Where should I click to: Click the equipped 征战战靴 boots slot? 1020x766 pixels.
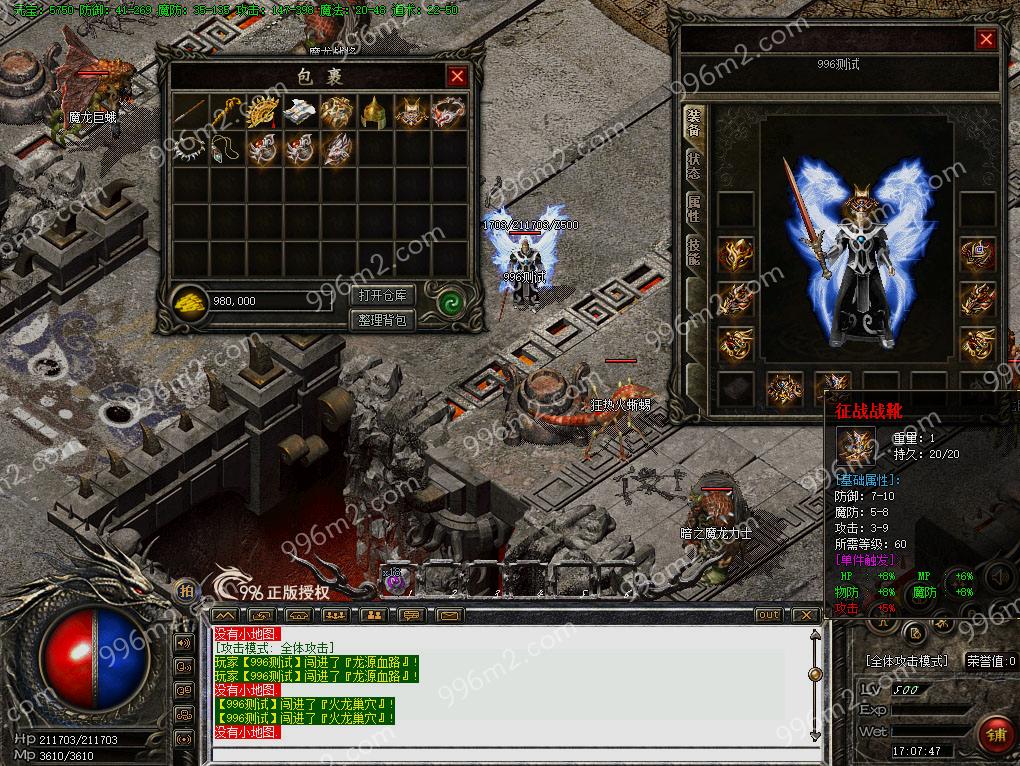[x=832, y=388]
